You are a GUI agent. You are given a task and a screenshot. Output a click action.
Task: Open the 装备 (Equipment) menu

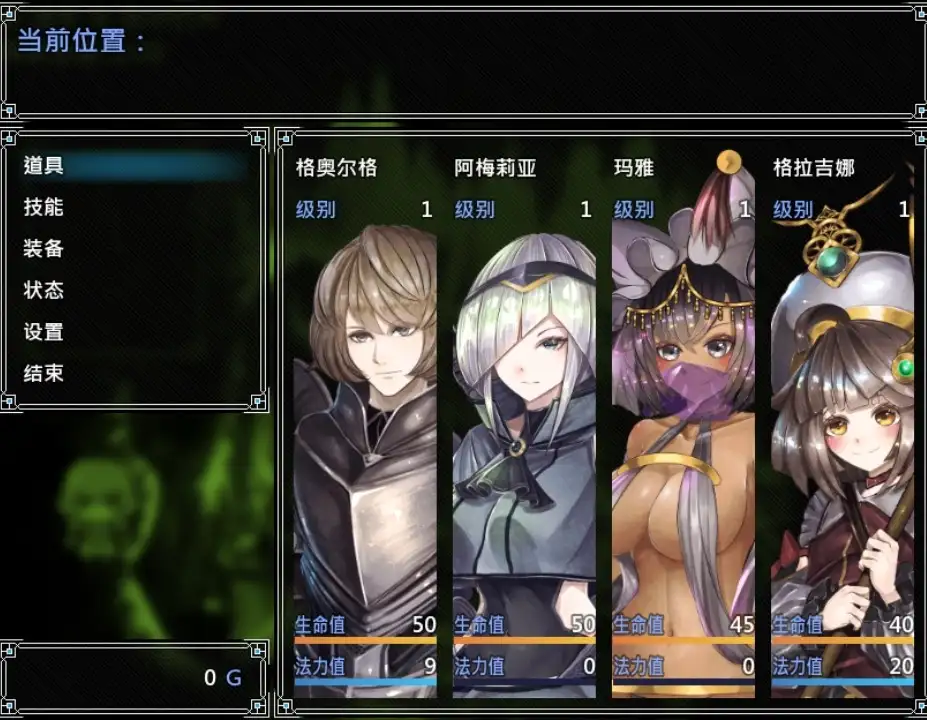44,249
